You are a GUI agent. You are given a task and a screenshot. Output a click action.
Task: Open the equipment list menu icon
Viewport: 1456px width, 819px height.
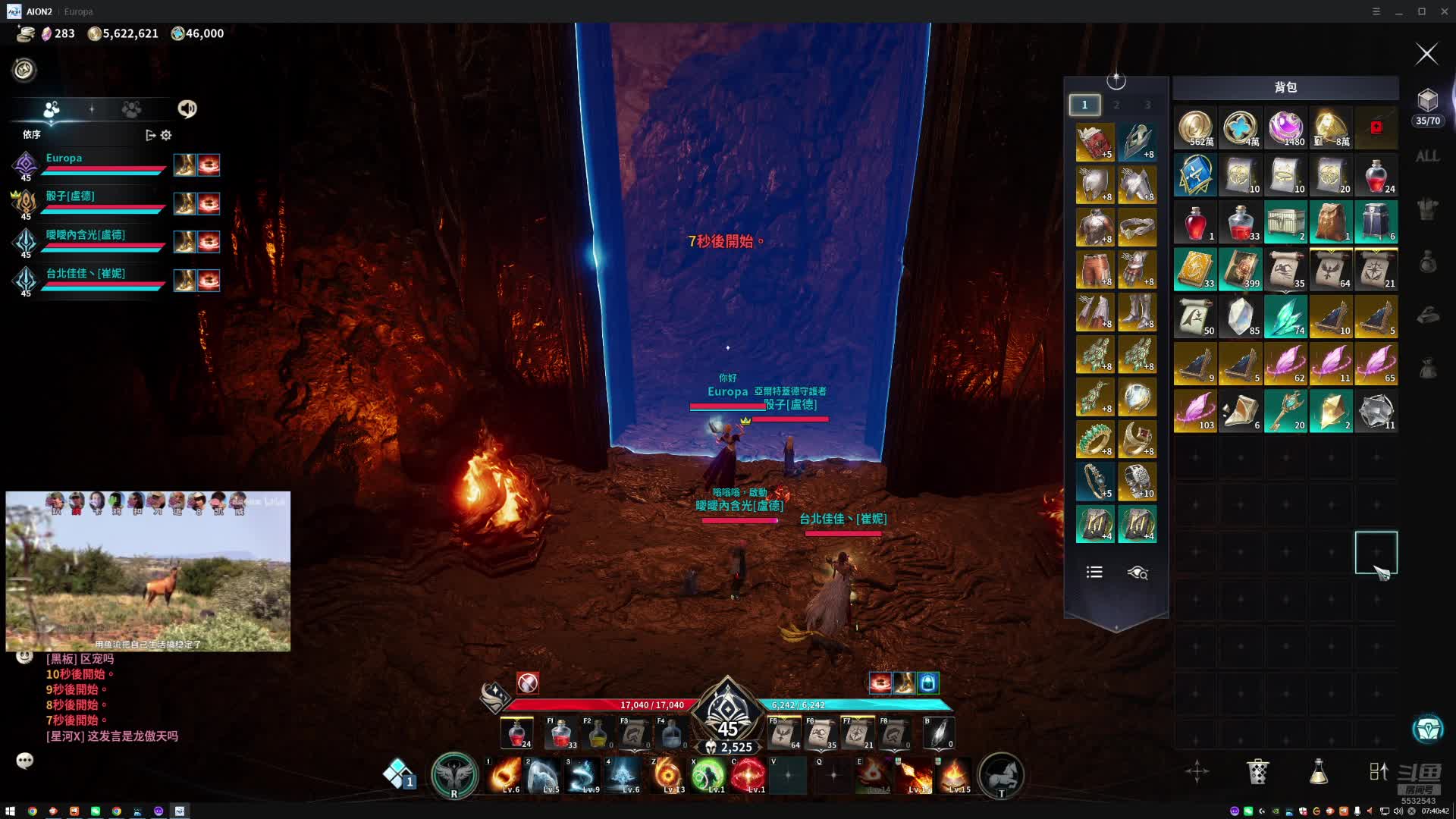1094,573
